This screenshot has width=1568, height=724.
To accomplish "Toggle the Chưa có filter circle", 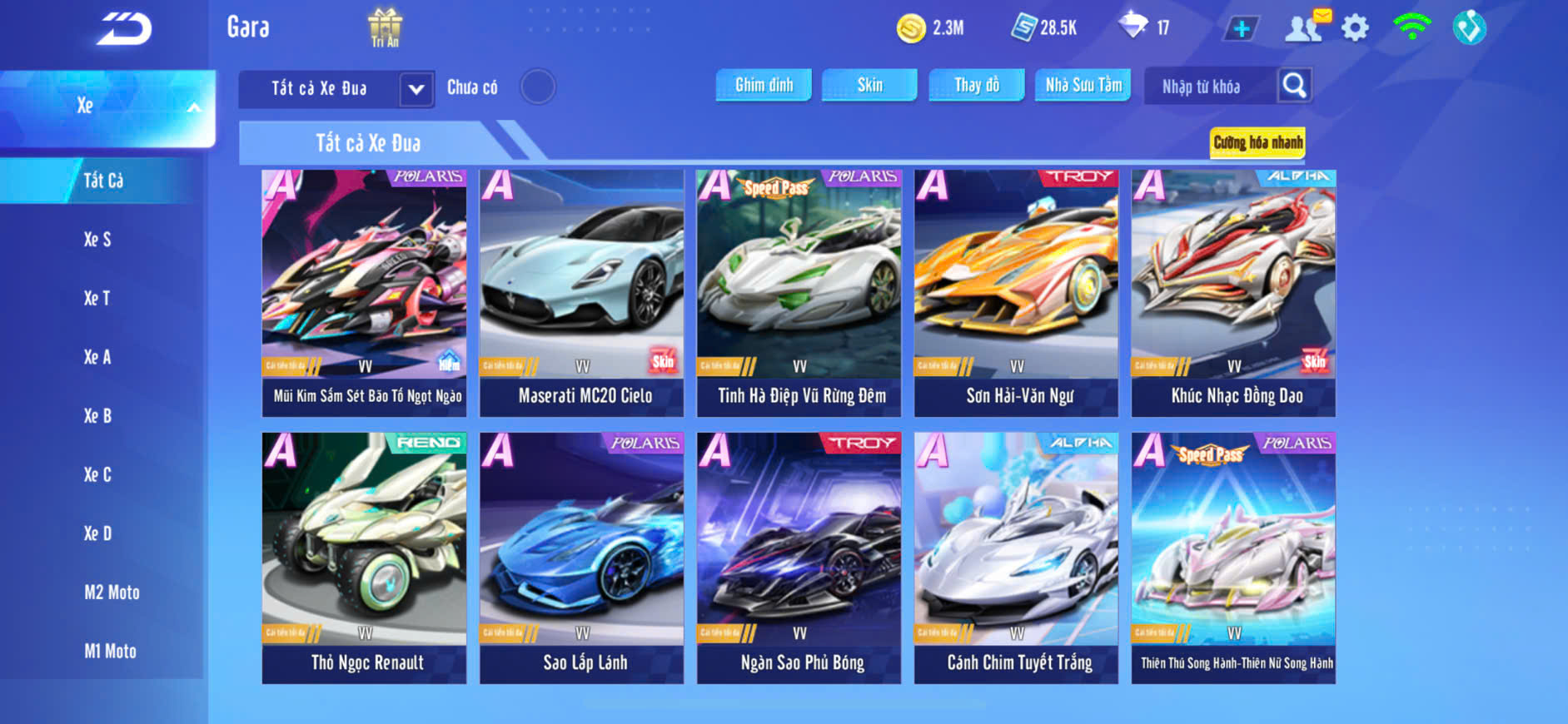I will pyautogui.click(x=538, y=87).
